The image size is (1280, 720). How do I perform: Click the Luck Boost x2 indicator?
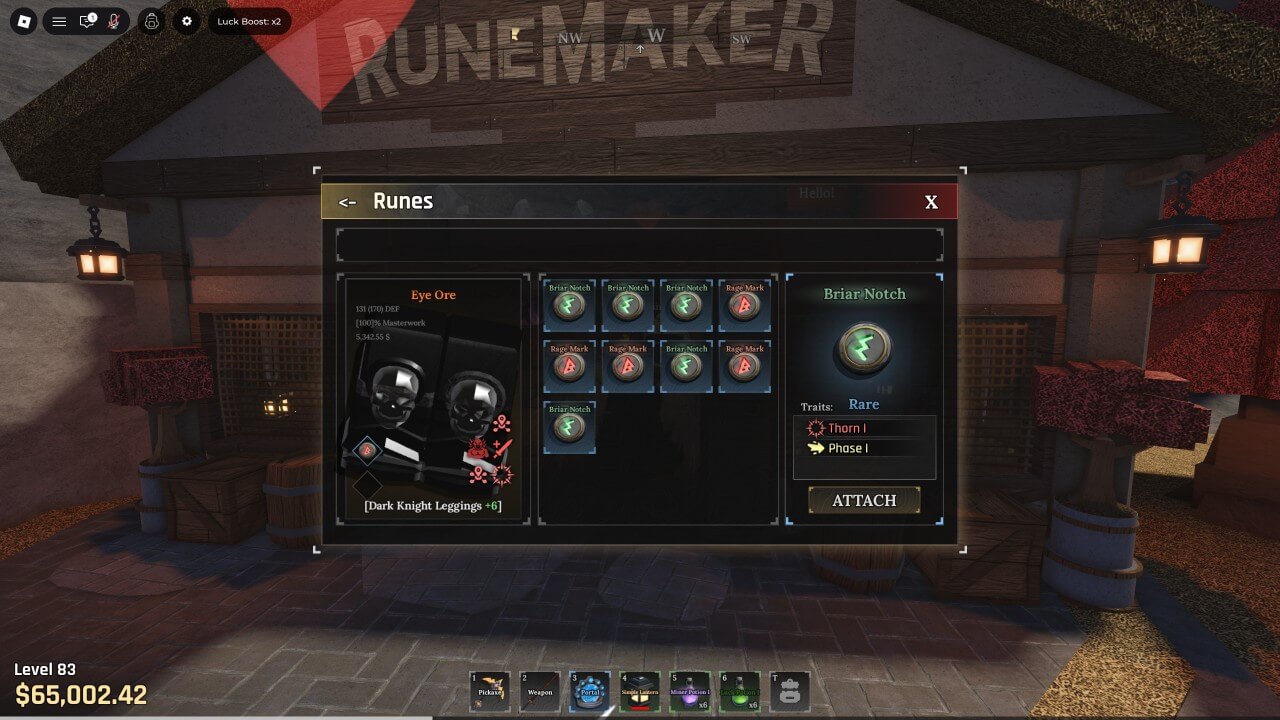249,21
